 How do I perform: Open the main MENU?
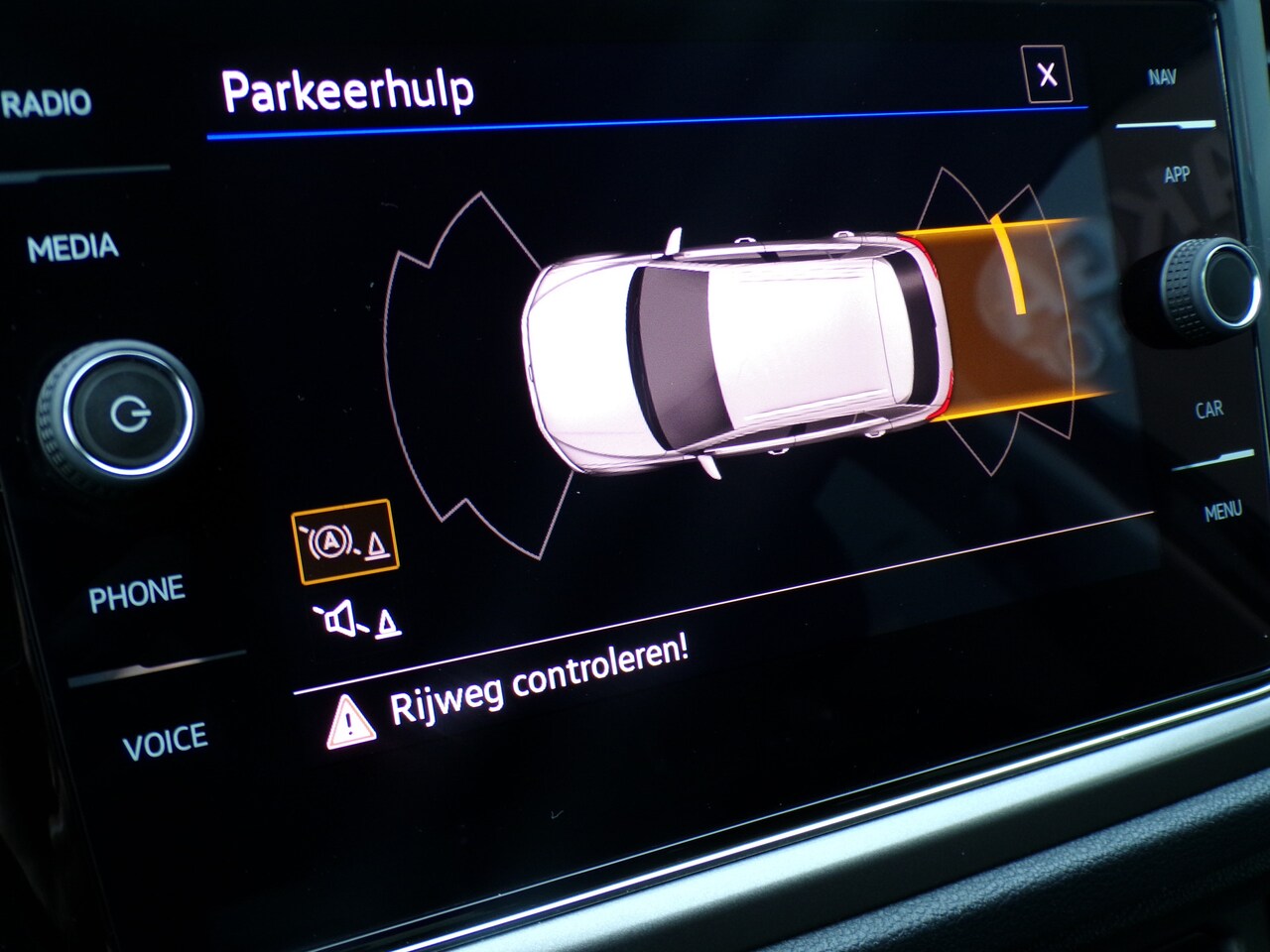[1222, 511]
